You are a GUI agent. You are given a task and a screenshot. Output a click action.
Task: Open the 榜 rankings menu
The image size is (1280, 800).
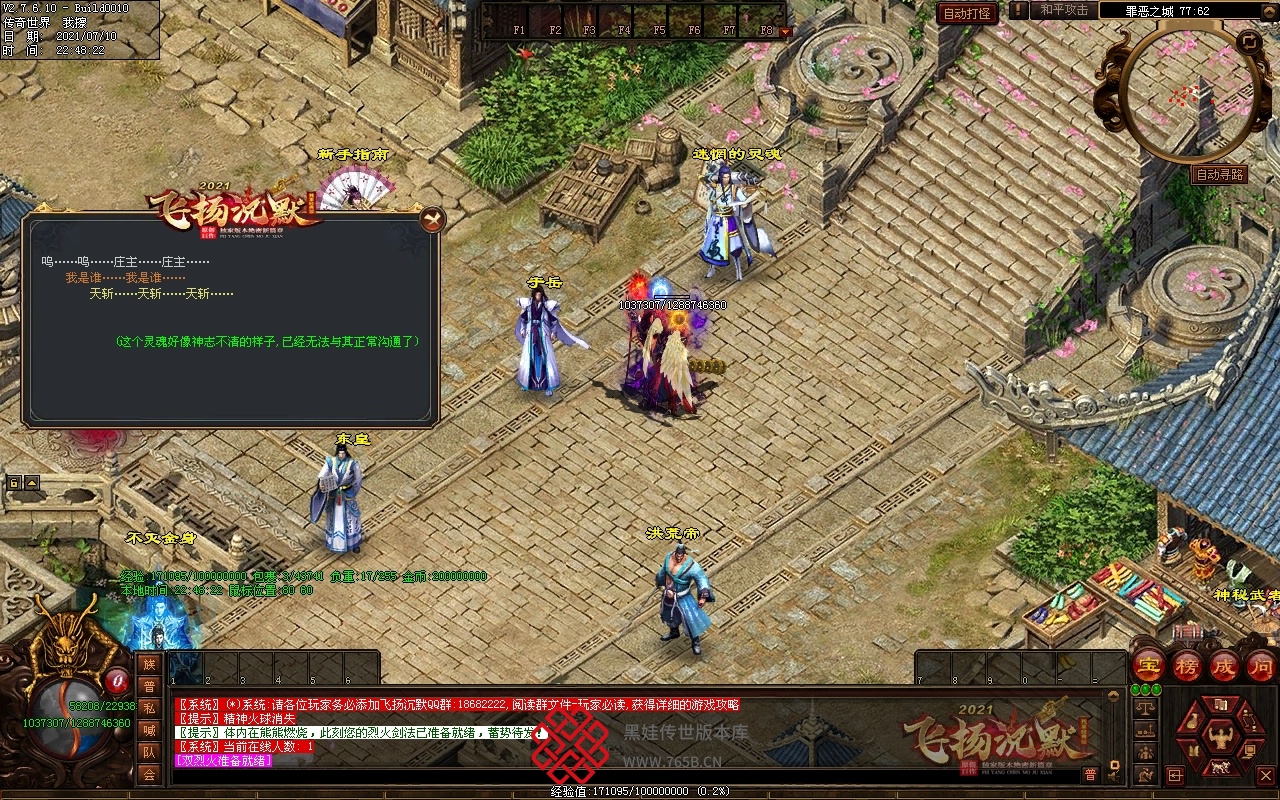click(x=1187, y=666)
